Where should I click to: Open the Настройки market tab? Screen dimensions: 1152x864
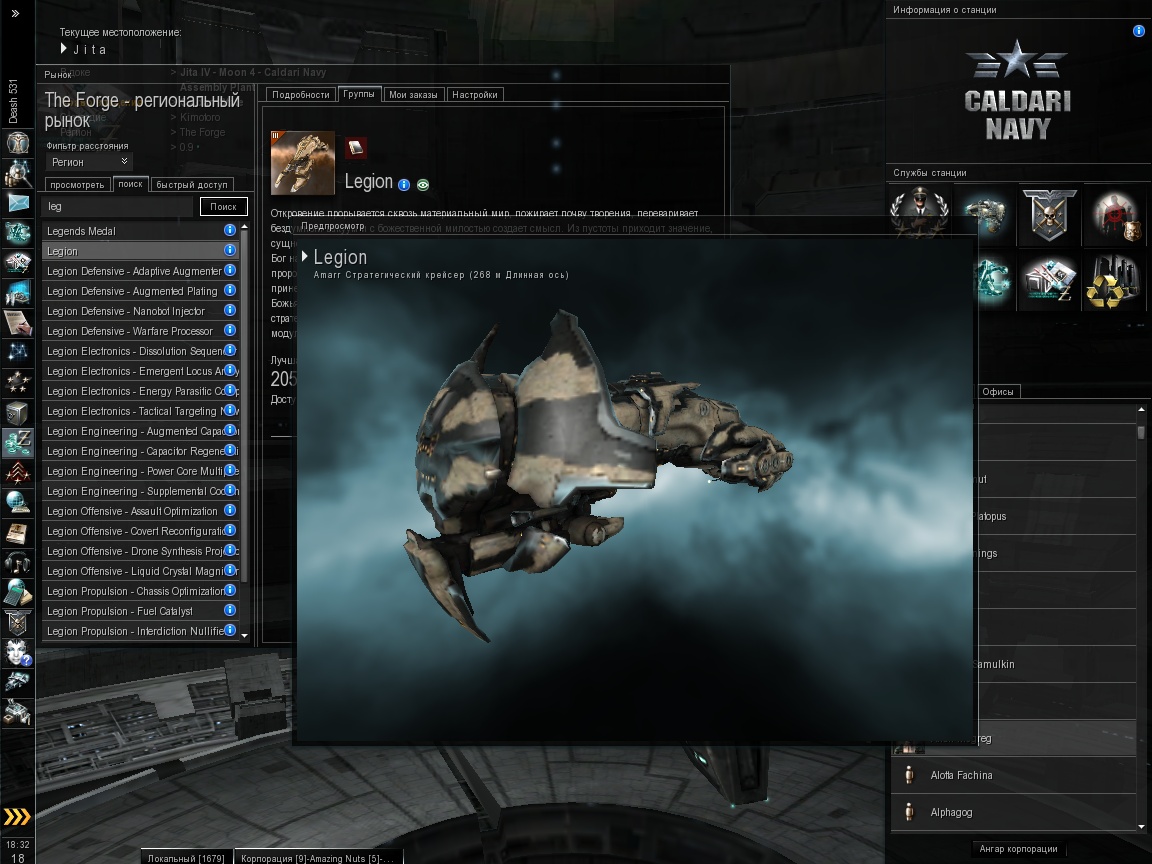(474, 95)
